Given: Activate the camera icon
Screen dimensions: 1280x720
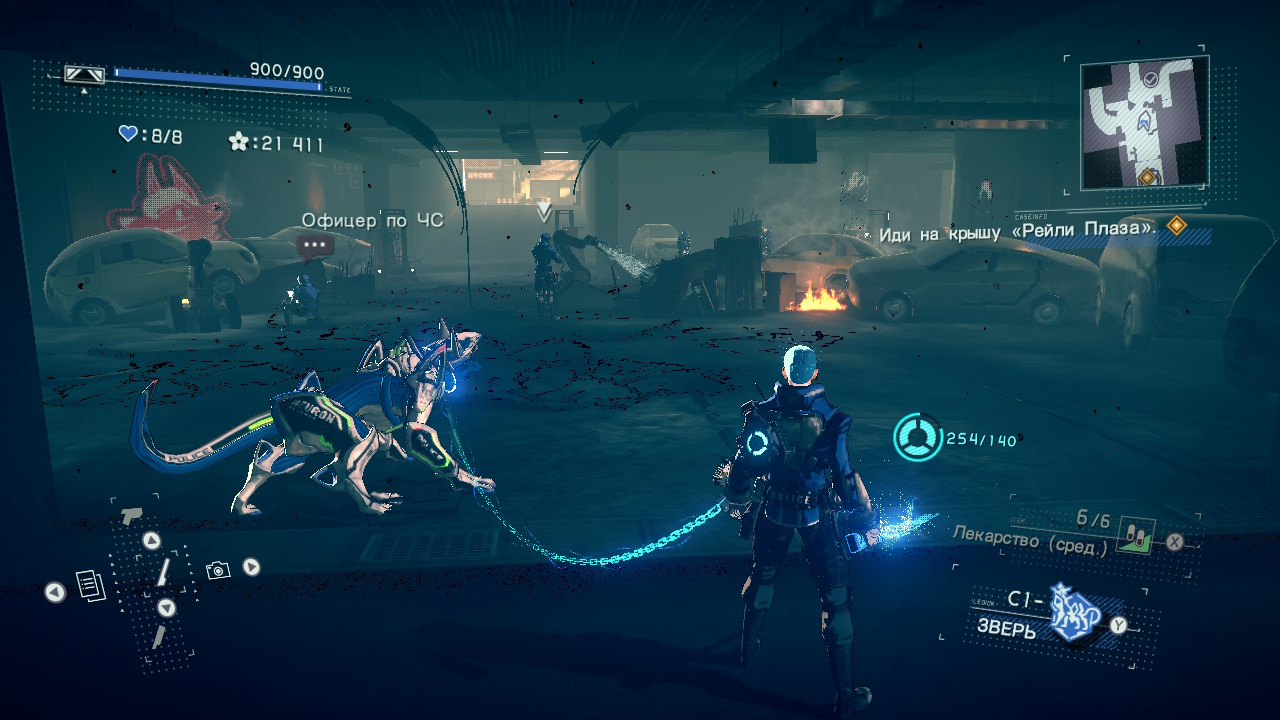Looking at the screenshot, I should pos(218,570).
